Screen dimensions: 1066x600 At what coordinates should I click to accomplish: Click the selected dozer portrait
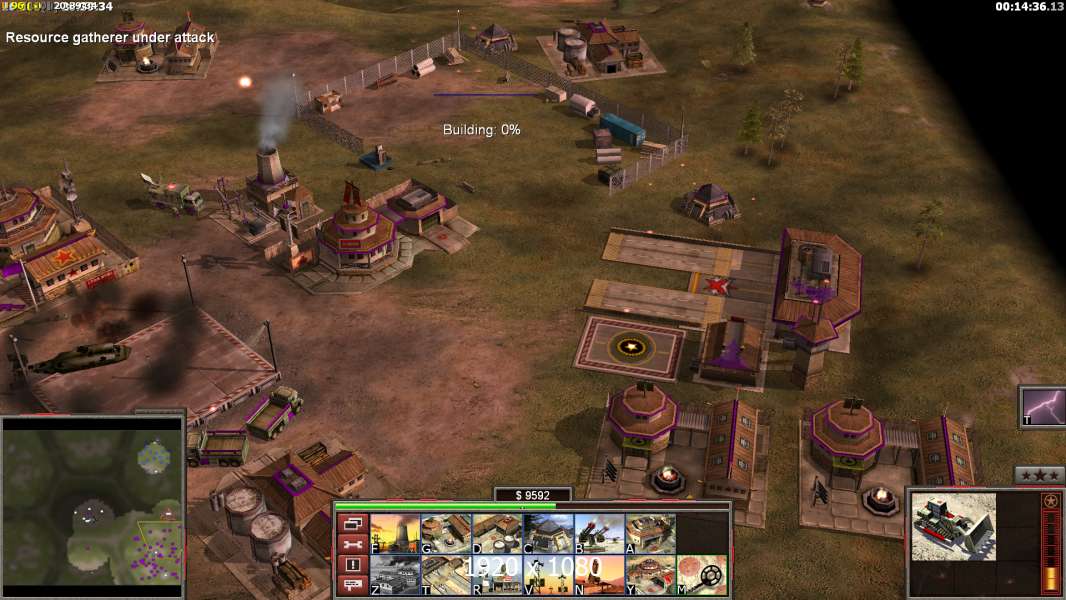click(953, 526)
